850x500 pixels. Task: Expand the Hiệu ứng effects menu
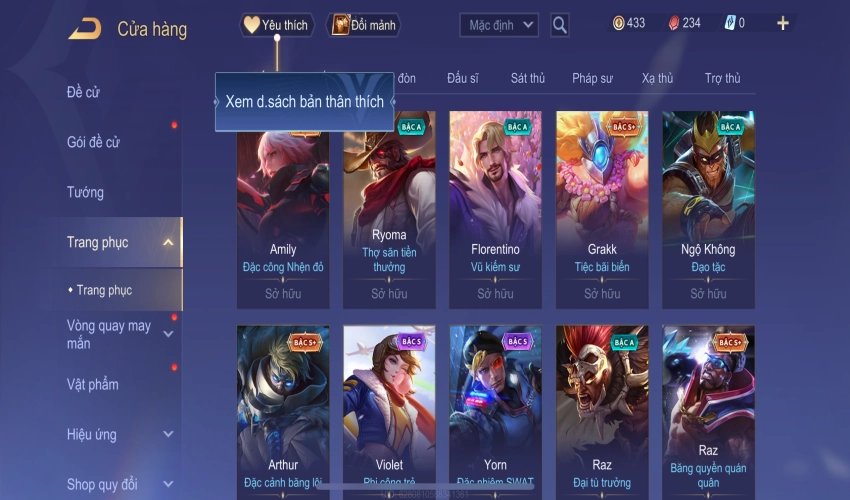[168, 435]
